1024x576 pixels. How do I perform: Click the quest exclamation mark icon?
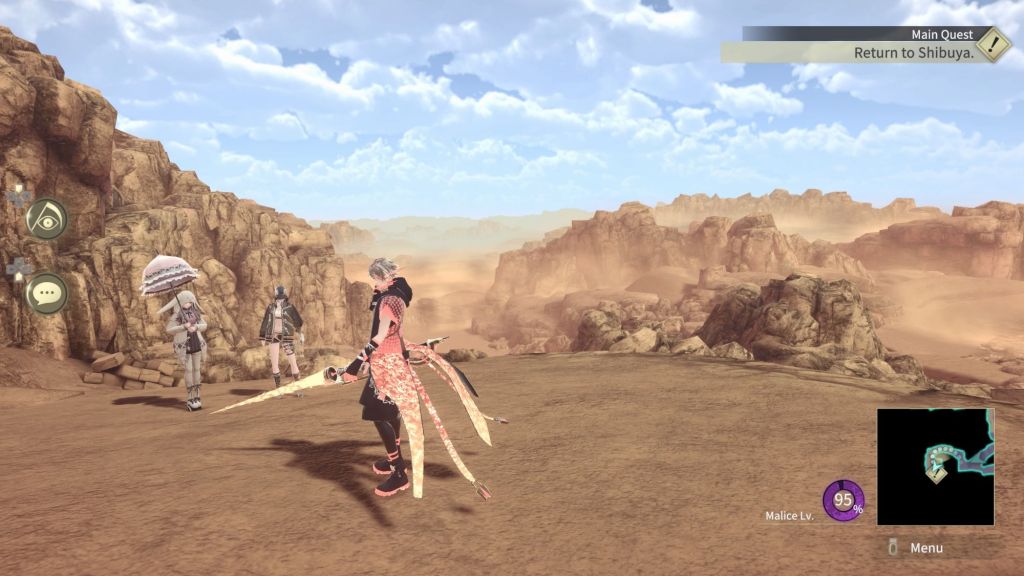[992, 44]
